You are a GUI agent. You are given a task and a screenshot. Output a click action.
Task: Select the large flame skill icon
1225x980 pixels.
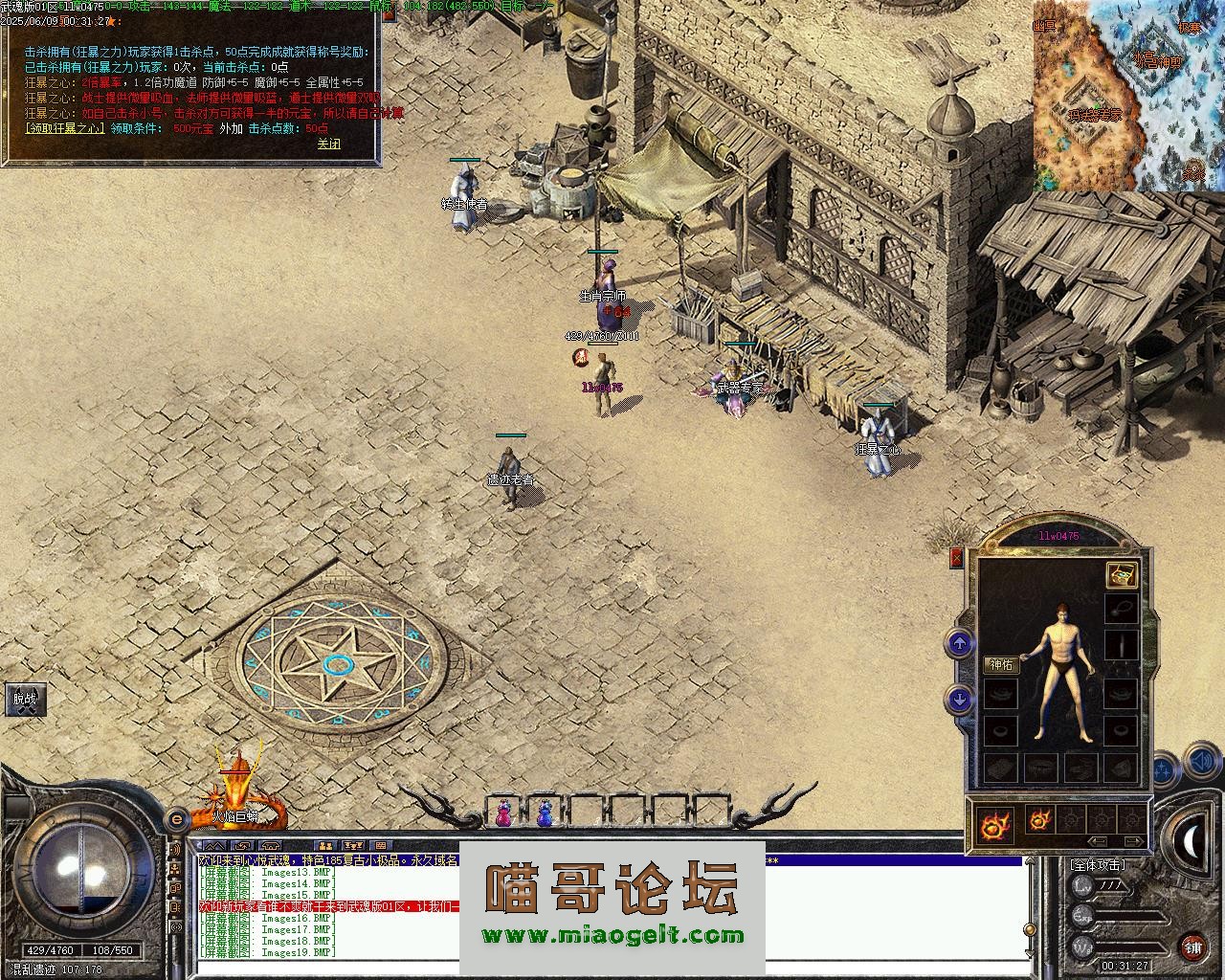point(995,823)
